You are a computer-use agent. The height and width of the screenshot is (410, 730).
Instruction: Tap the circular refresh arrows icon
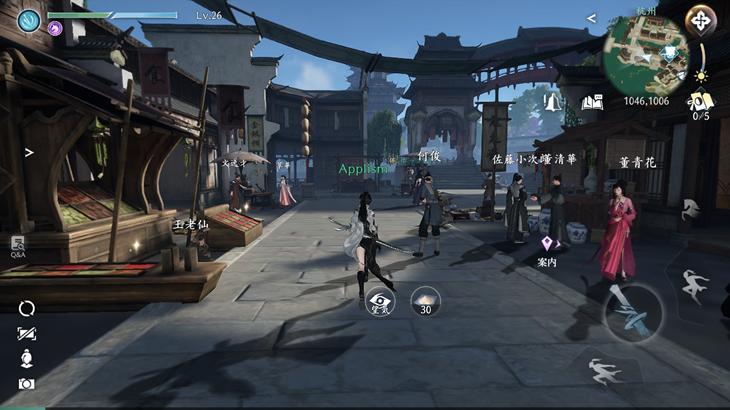26,309
